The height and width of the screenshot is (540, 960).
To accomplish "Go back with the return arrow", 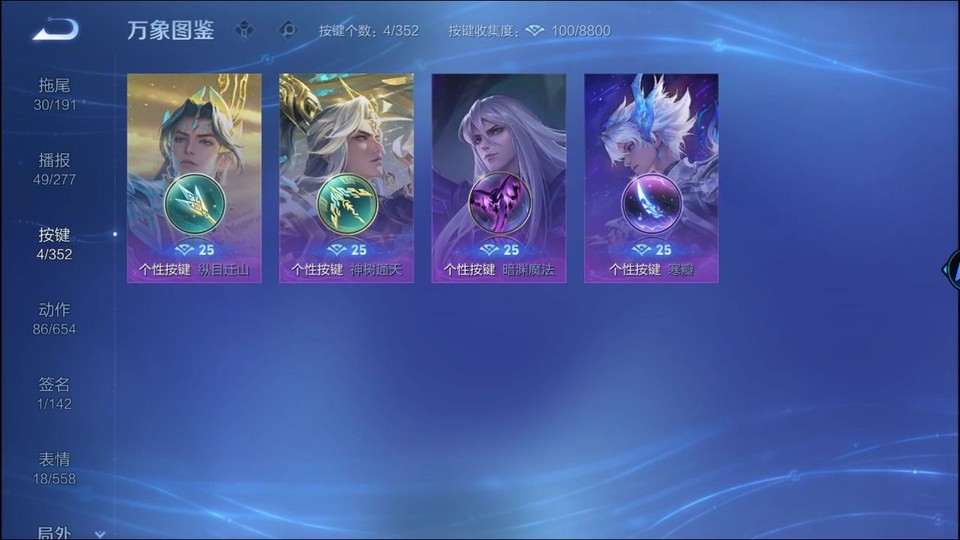I will pos(55,30).
